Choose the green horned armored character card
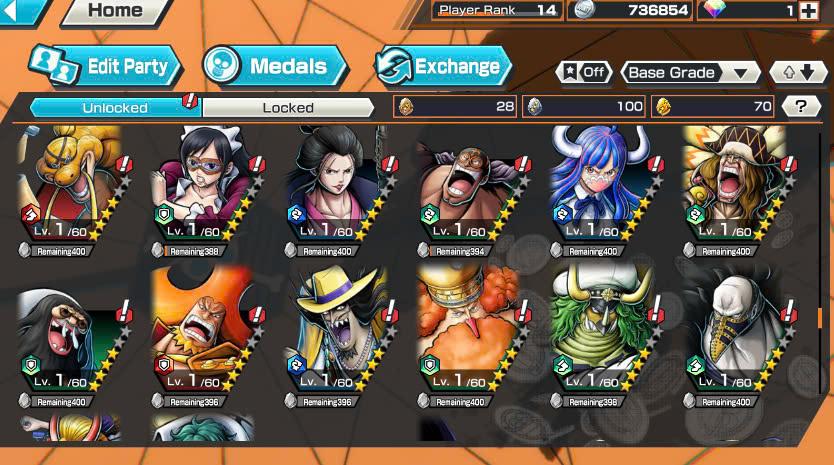Screen dimensions: 834x465 [599, 335]
